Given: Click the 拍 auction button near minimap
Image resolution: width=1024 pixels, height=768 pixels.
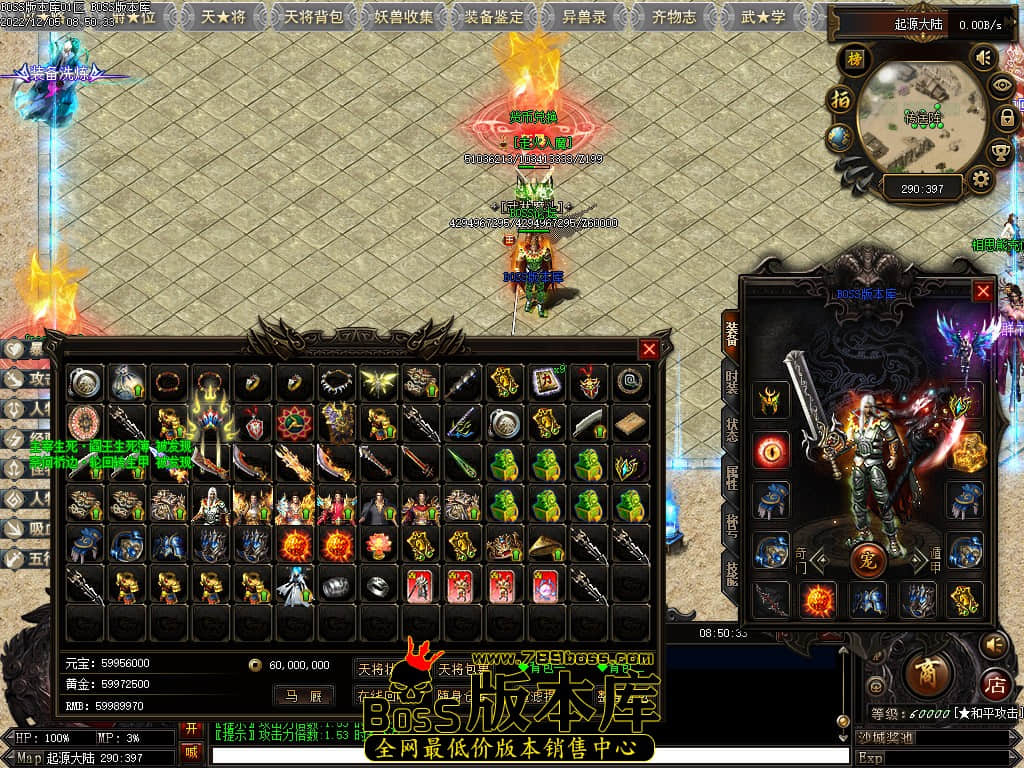Looking at the screenshot, I should point(840,100).
